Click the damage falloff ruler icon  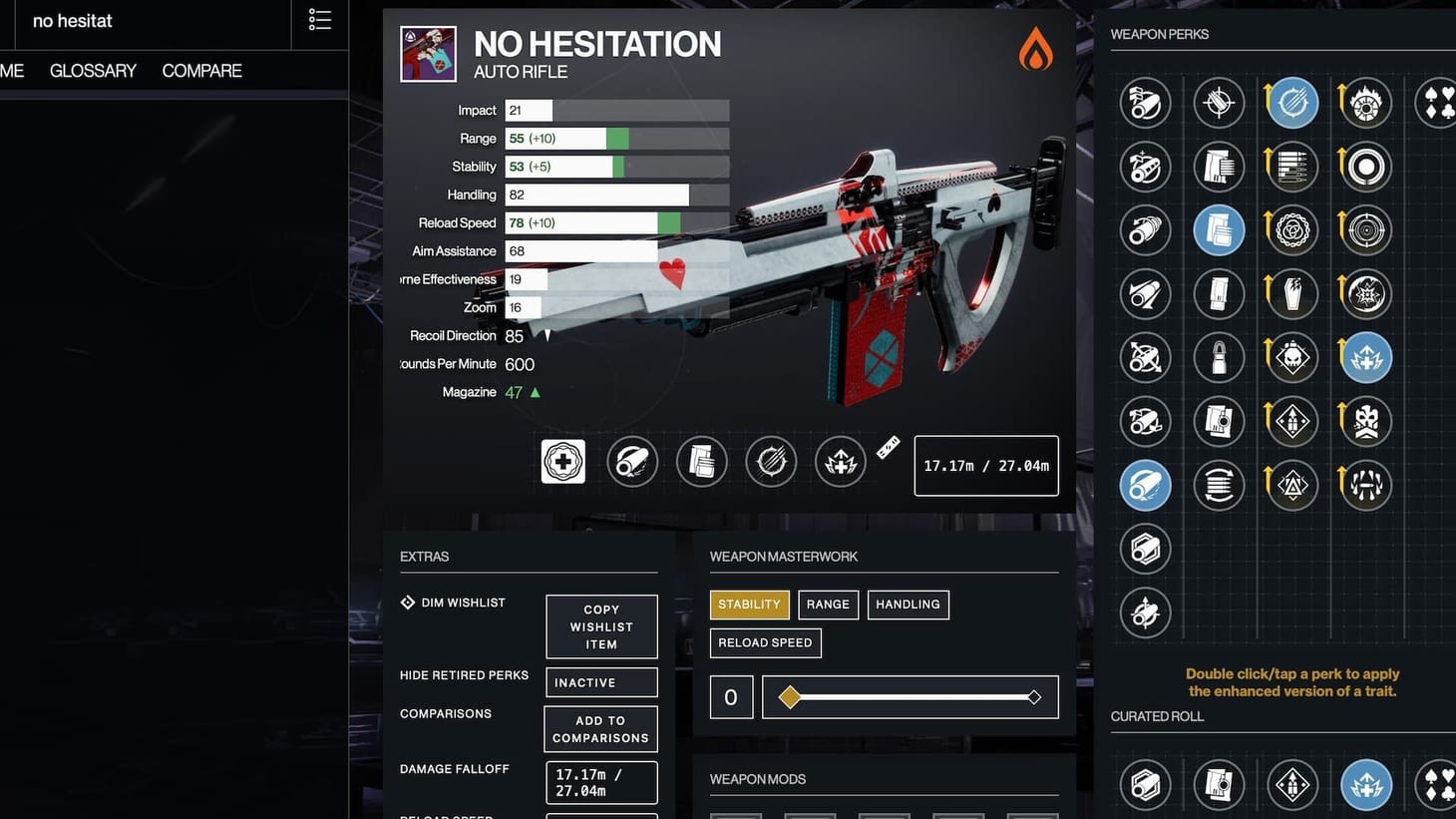tap(887, 446)
